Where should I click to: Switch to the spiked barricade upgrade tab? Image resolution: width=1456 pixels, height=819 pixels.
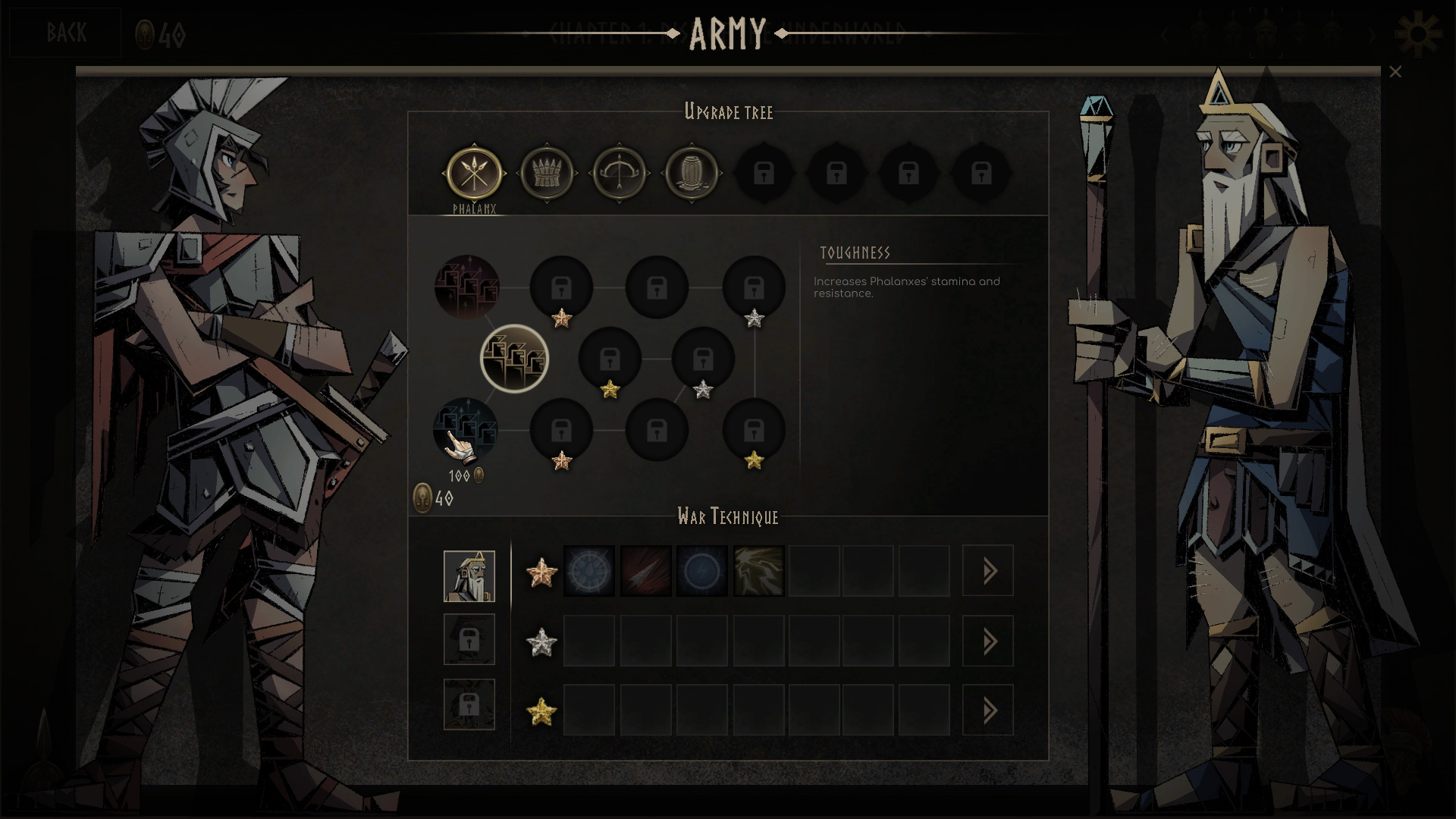546,174
